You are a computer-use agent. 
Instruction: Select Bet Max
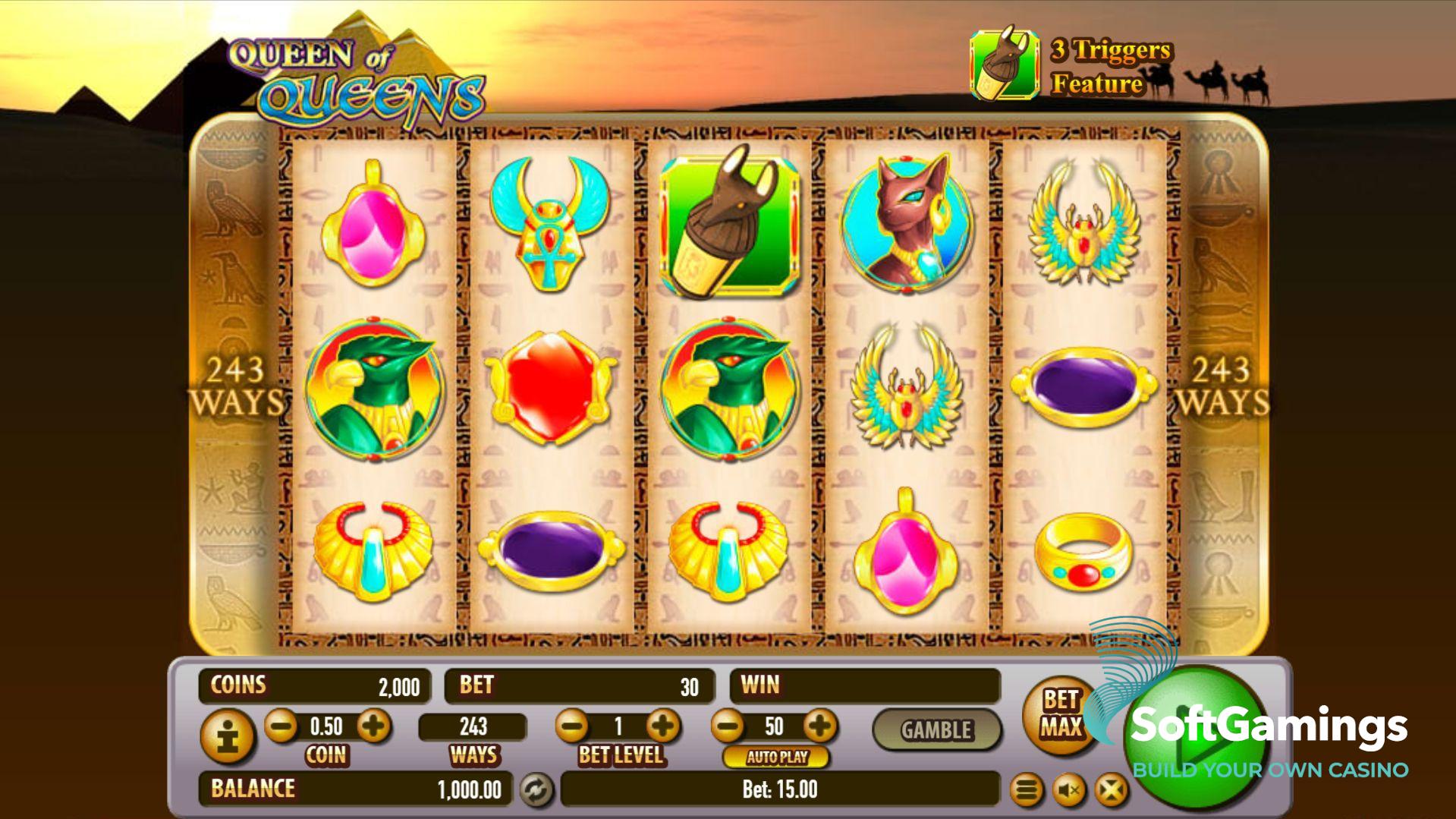[x=1059, y=713]
